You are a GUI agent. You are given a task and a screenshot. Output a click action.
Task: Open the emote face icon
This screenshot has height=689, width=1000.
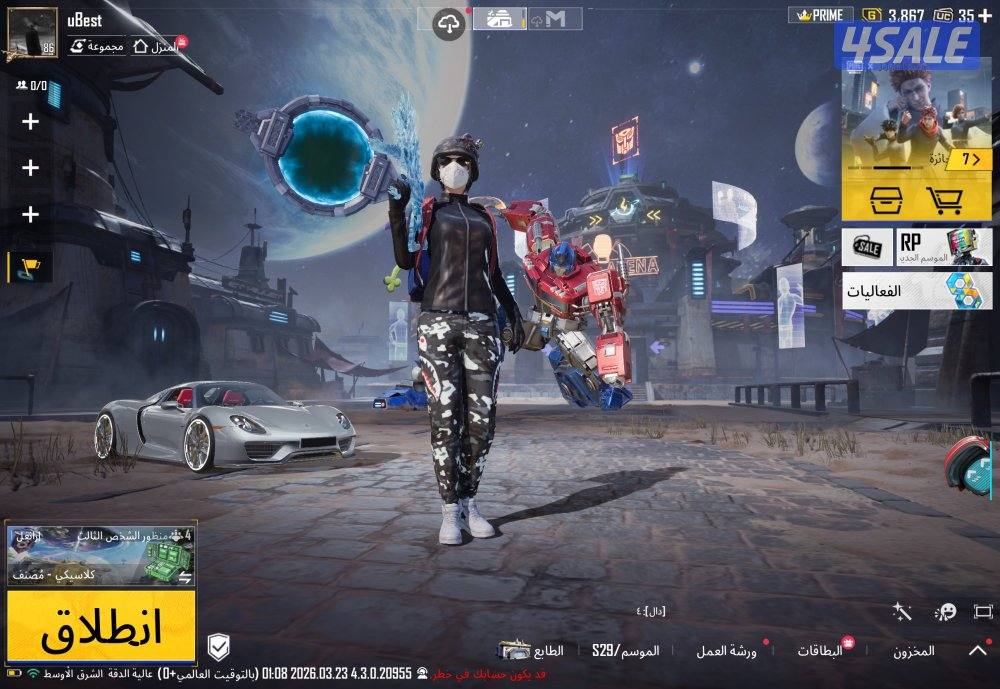click(945, 611)
